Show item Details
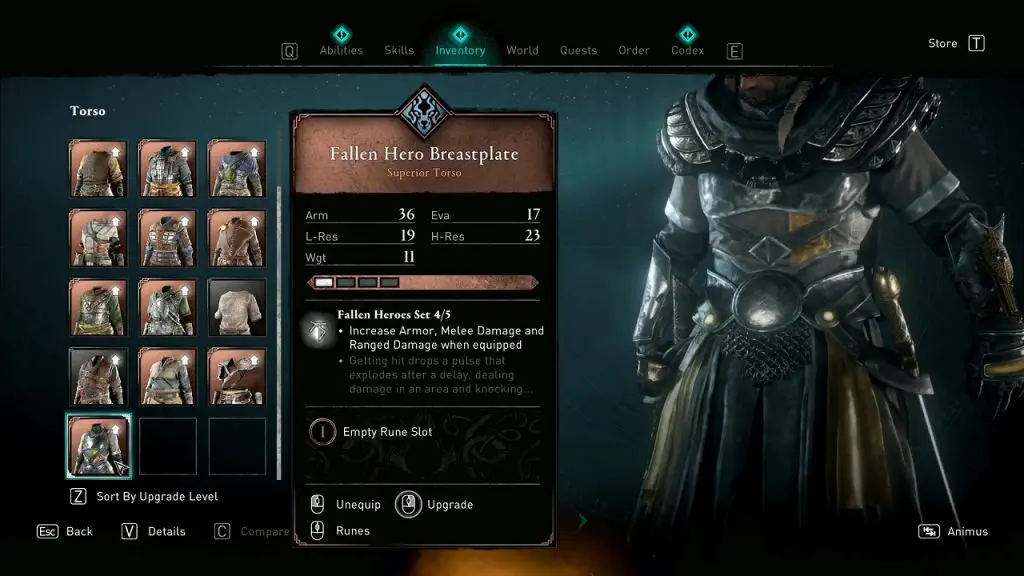This screenshot has height=576, width=1024. (166, 532)
